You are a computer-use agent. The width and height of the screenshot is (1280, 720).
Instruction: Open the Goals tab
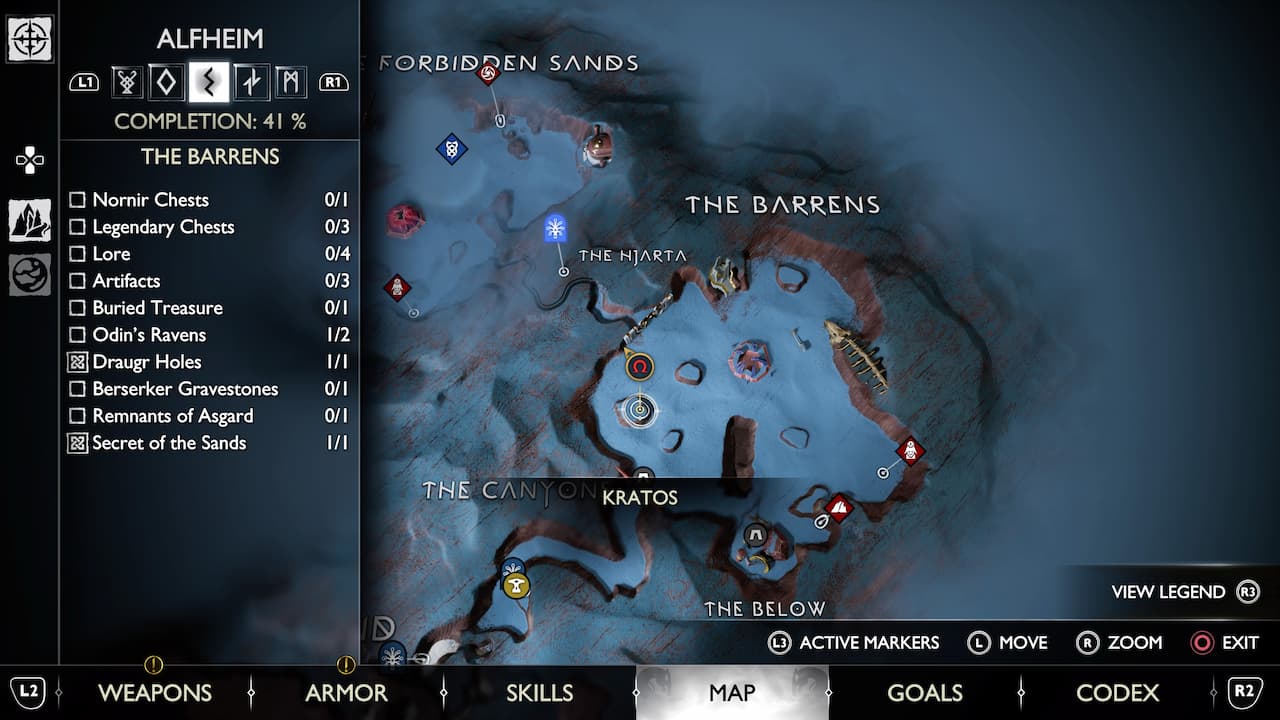click(x=924, y=692)
